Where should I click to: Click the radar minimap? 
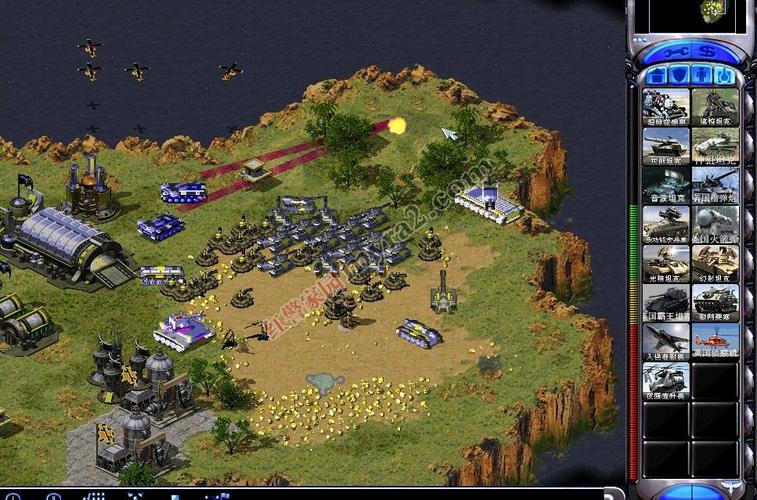click(x=690, y=14)
